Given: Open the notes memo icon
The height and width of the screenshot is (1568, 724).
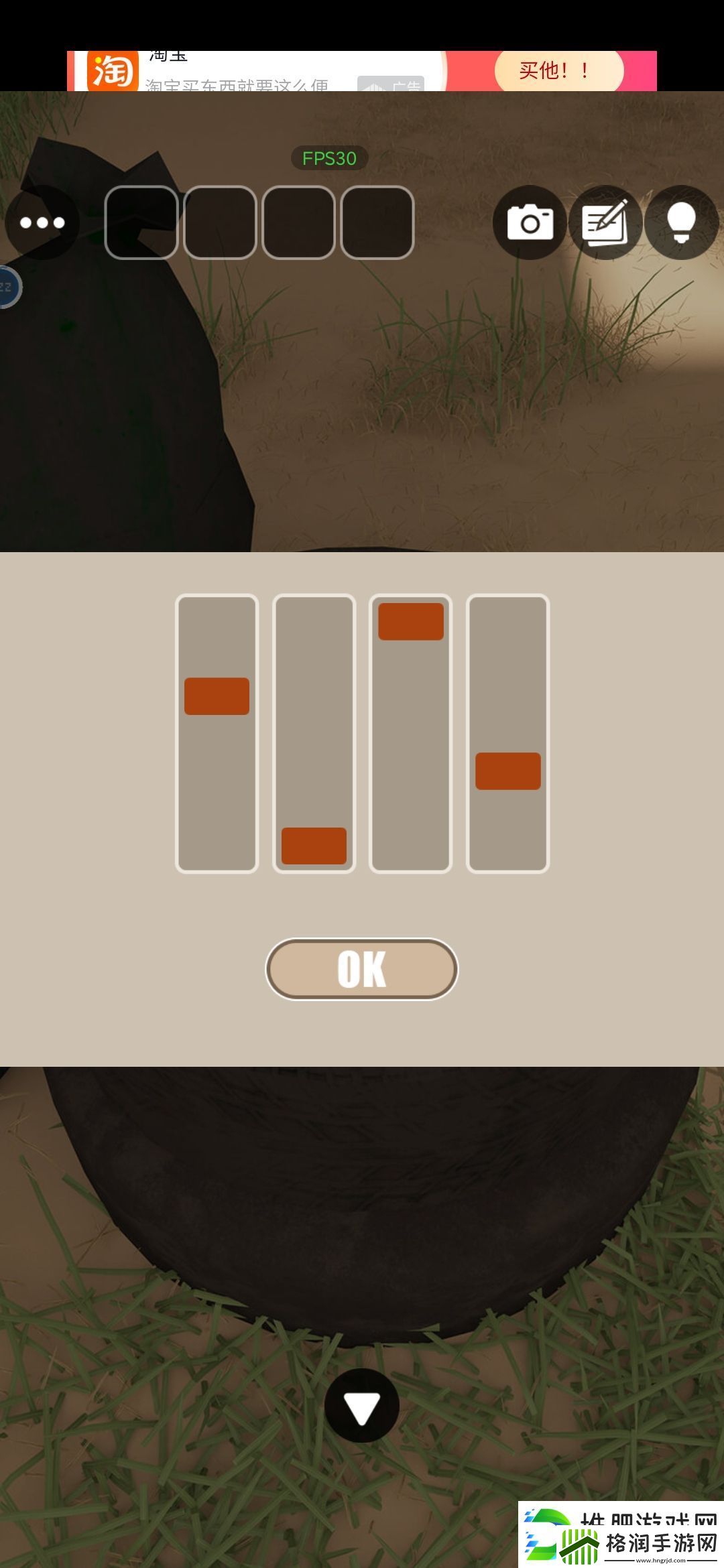Looking at the screenshot, I should point(605,222).
